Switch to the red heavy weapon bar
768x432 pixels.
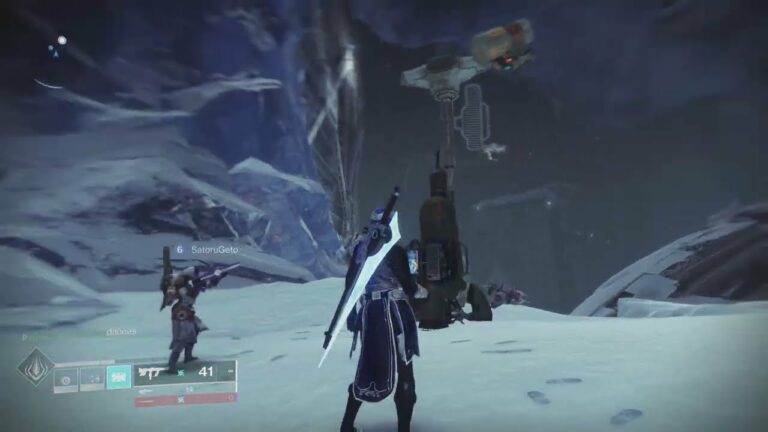coord(185,400)
